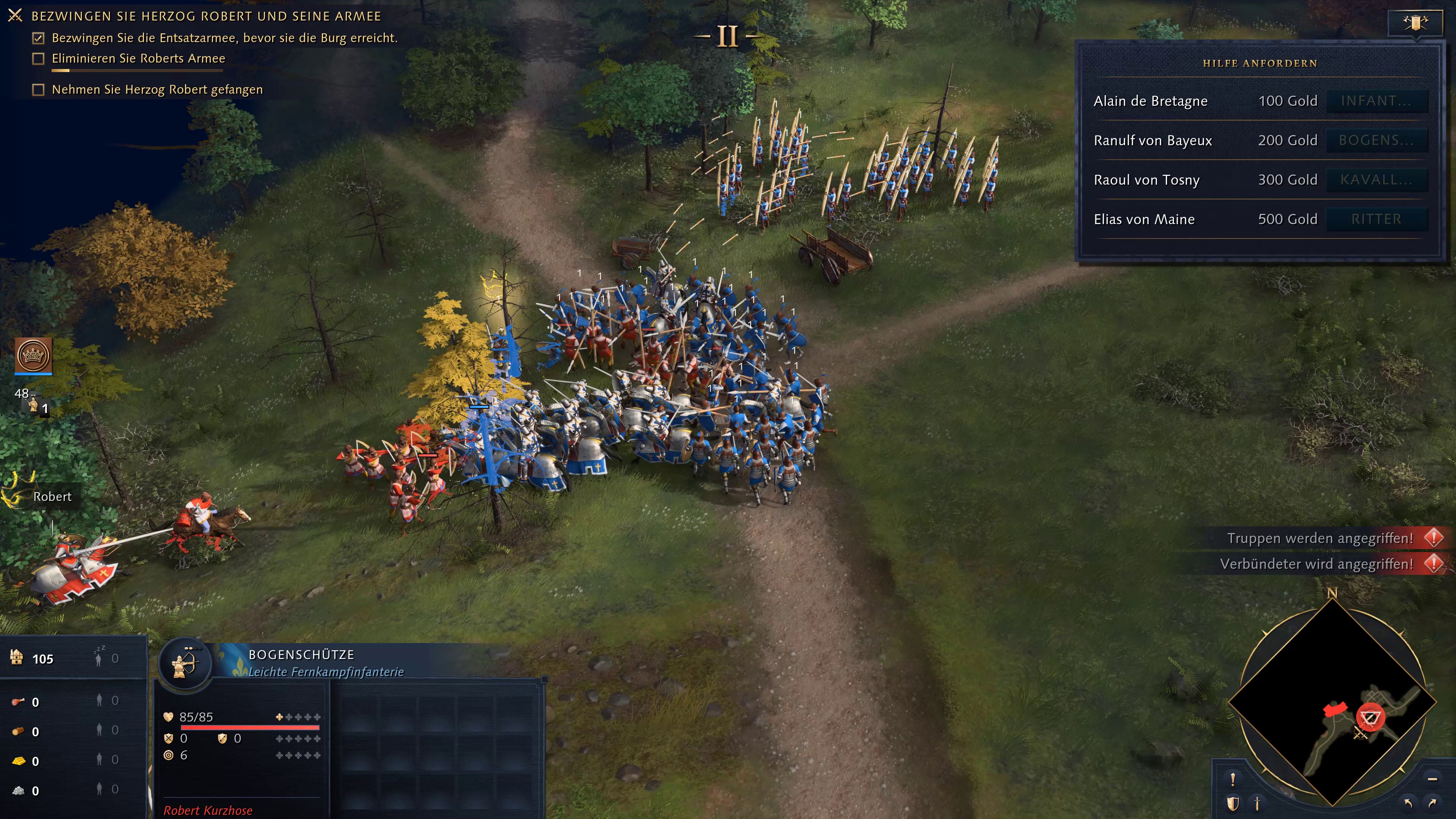The image size is (1456, 819).
Task: Click the minimap's minus button
Action: tap(1432, 779)
